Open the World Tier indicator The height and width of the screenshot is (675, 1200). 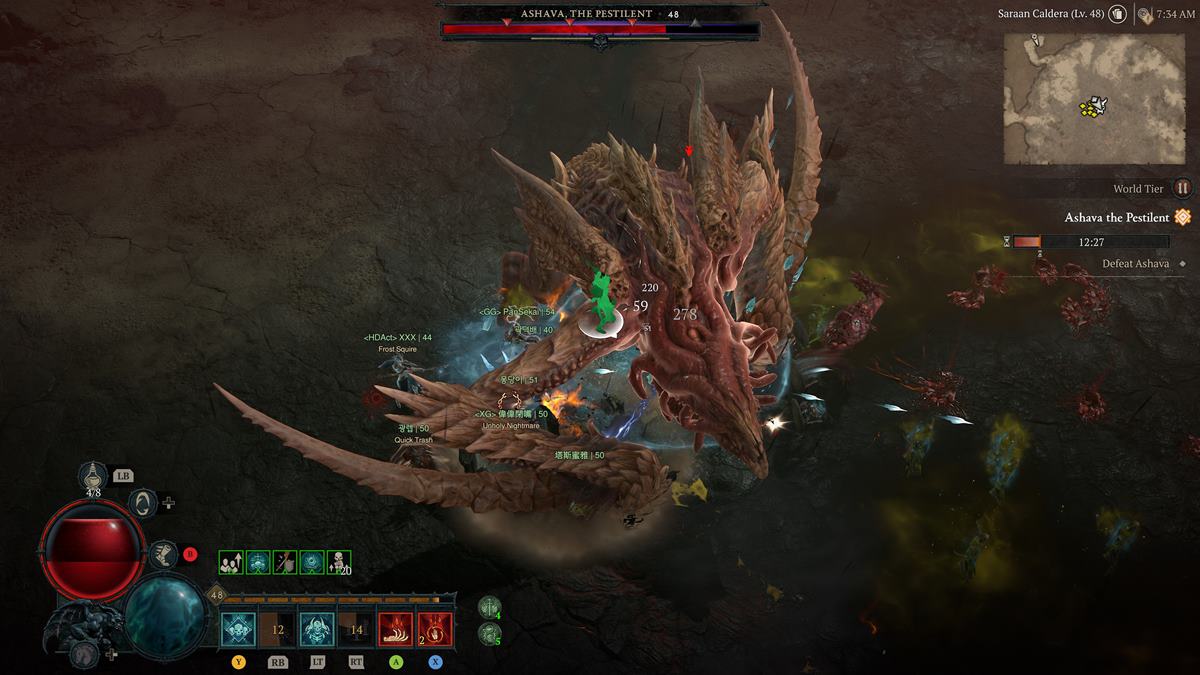point(1182,188)
